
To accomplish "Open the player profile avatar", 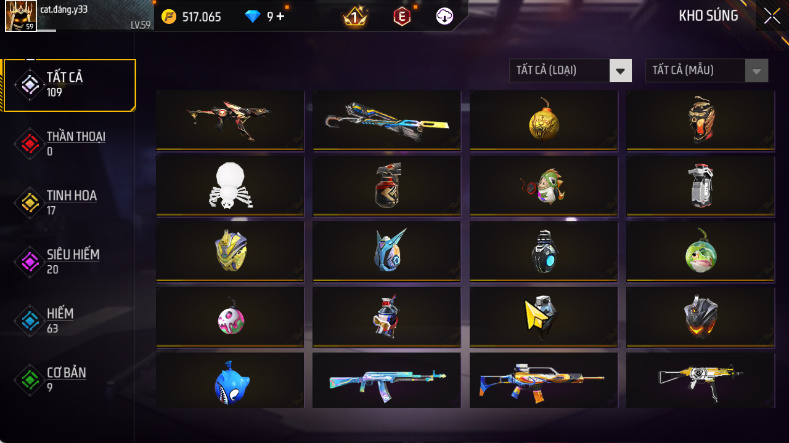I will (x=21, y=16).
